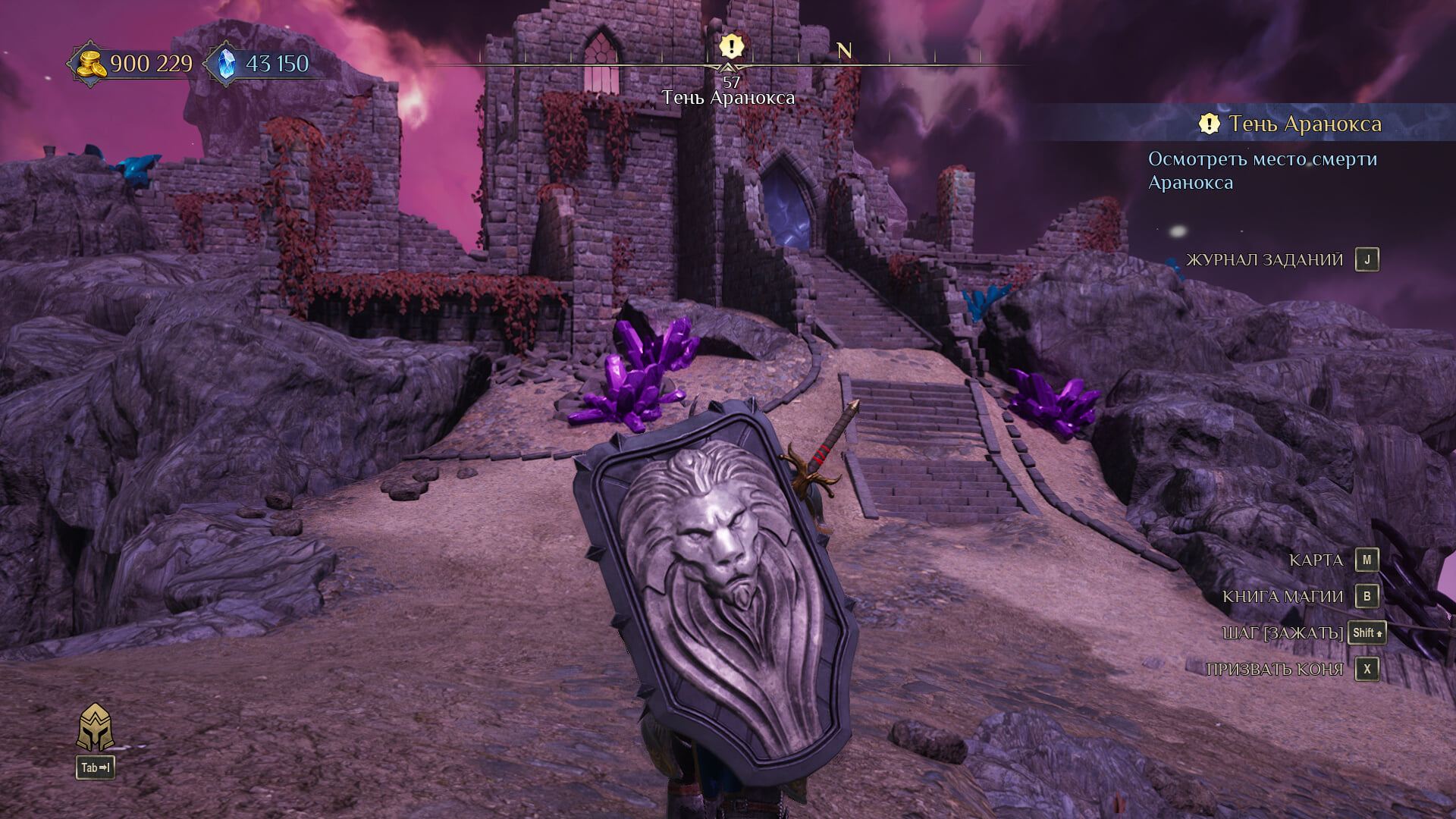Open the hero helmet icon
Image resolution: width=1456 pixels, height=819 pixels.
point(96,727)
